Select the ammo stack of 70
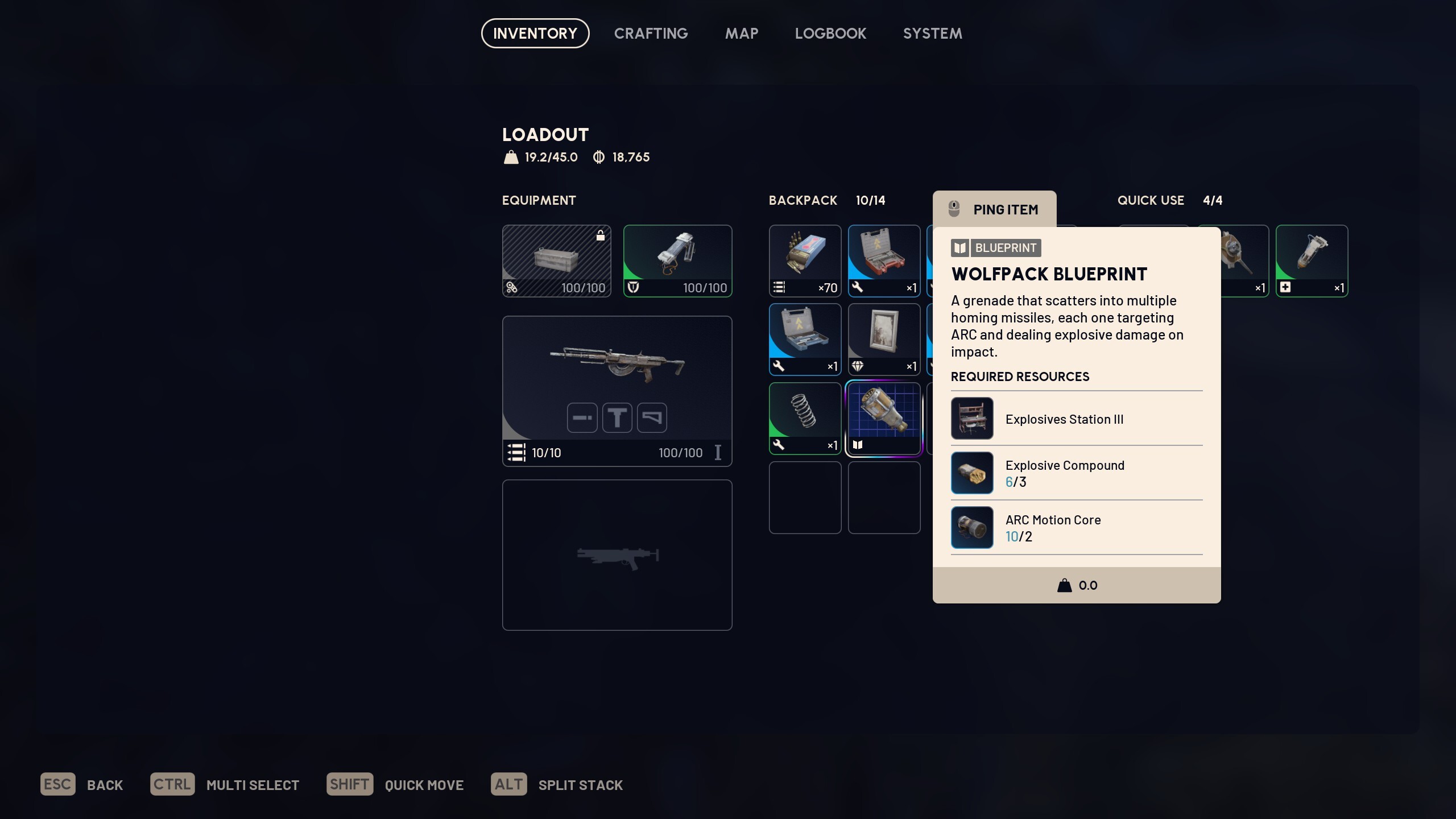Viewport: 1456px width, 819px height. pos(805,260)
